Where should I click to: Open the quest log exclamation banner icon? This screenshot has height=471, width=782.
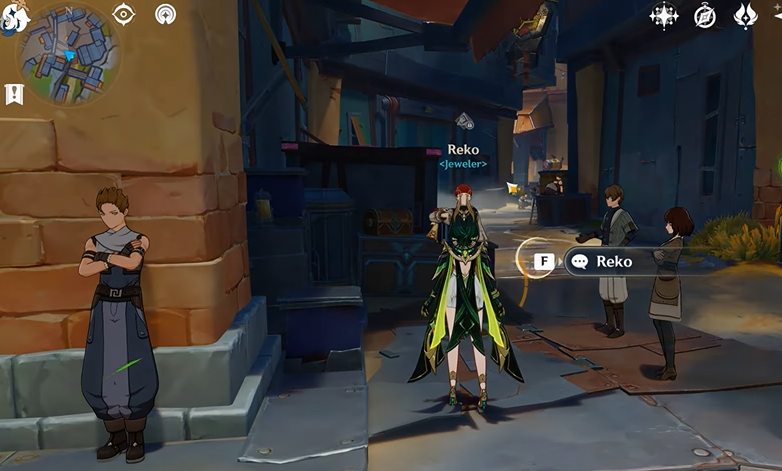click(14, 94)
